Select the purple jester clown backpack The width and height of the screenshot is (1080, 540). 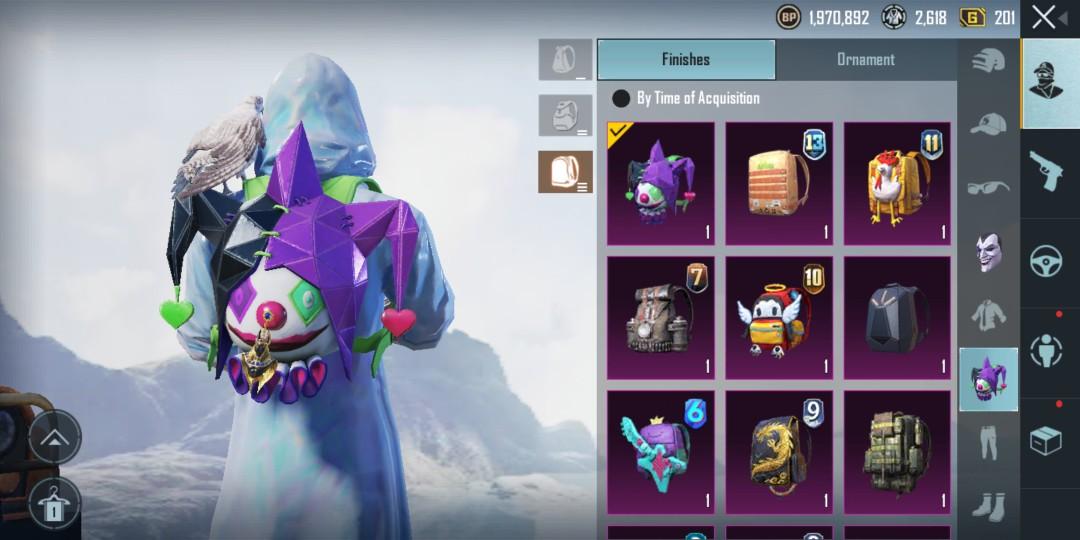[x=661, y=184]
